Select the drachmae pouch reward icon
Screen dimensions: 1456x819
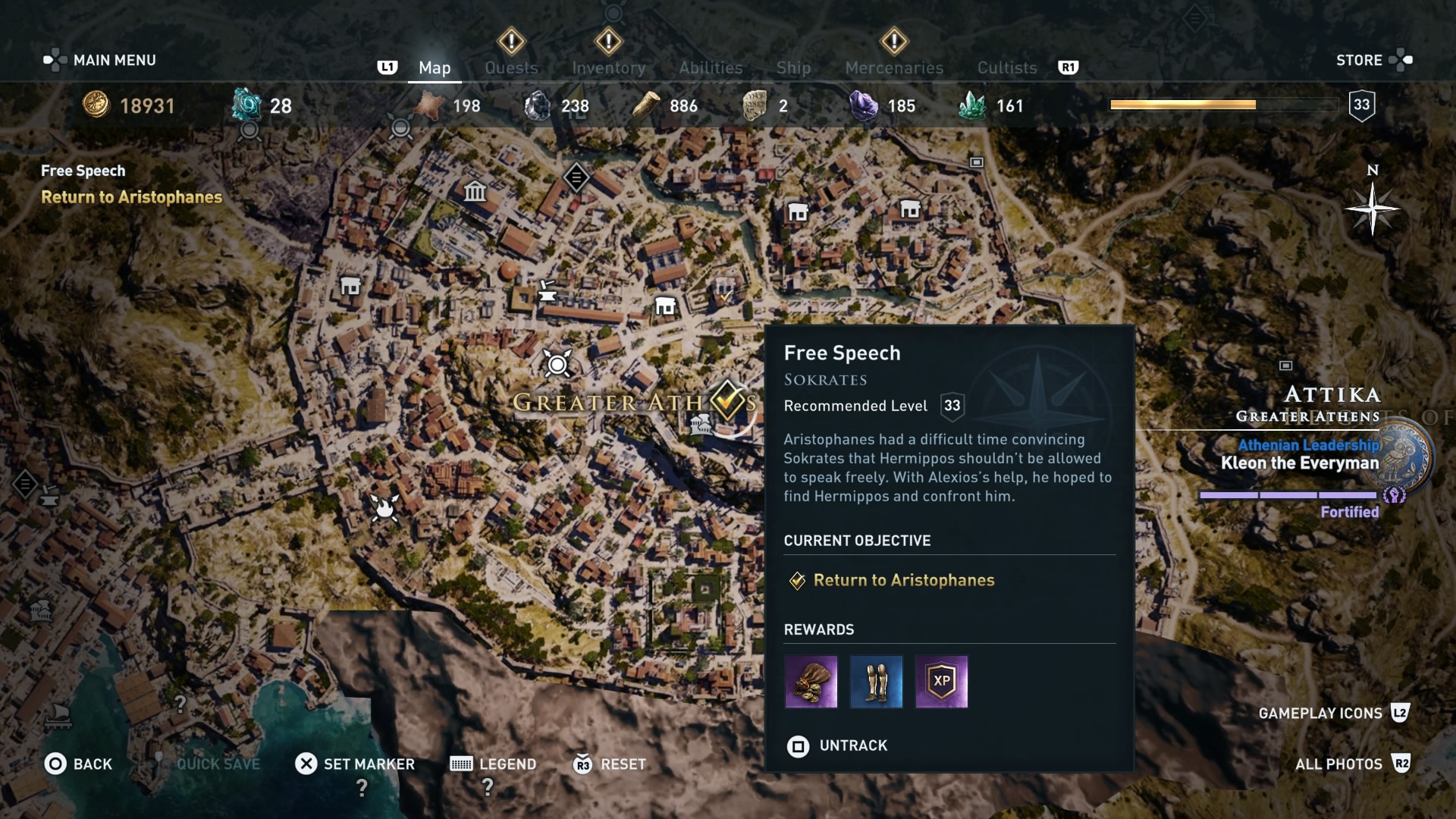pyautogui.click(x=811, y=682)
